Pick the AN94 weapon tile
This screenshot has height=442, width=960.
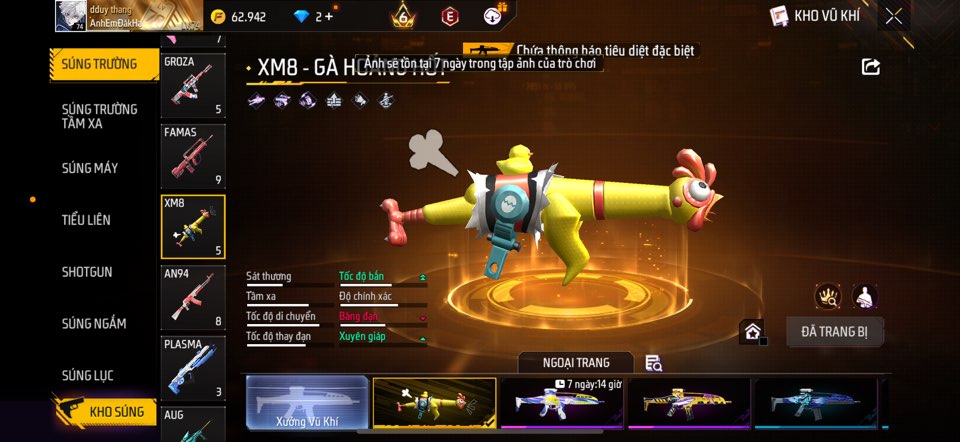point(193,297)
